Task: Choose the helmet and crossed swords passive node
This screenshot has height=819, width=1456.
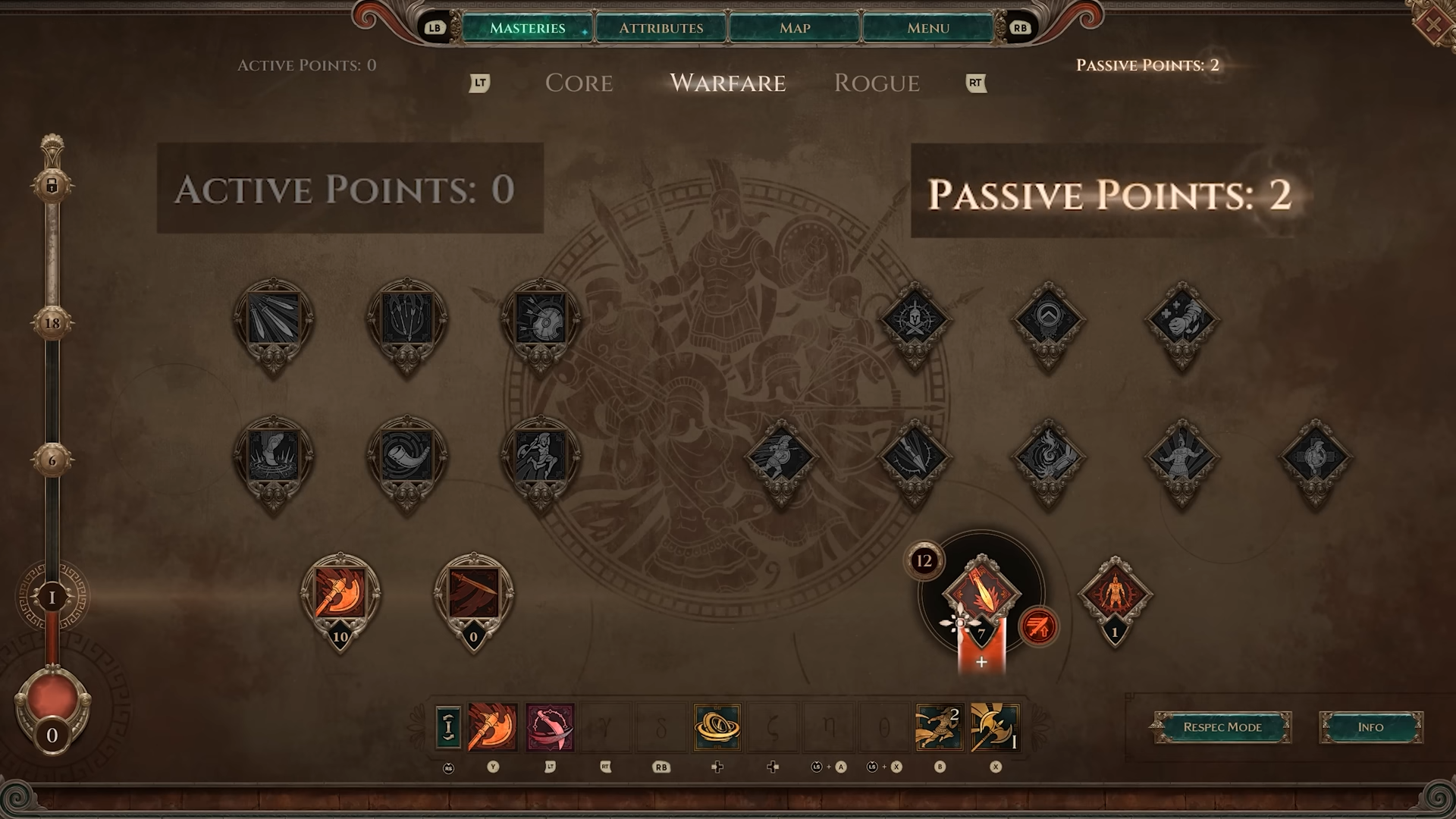Action: 915,320
